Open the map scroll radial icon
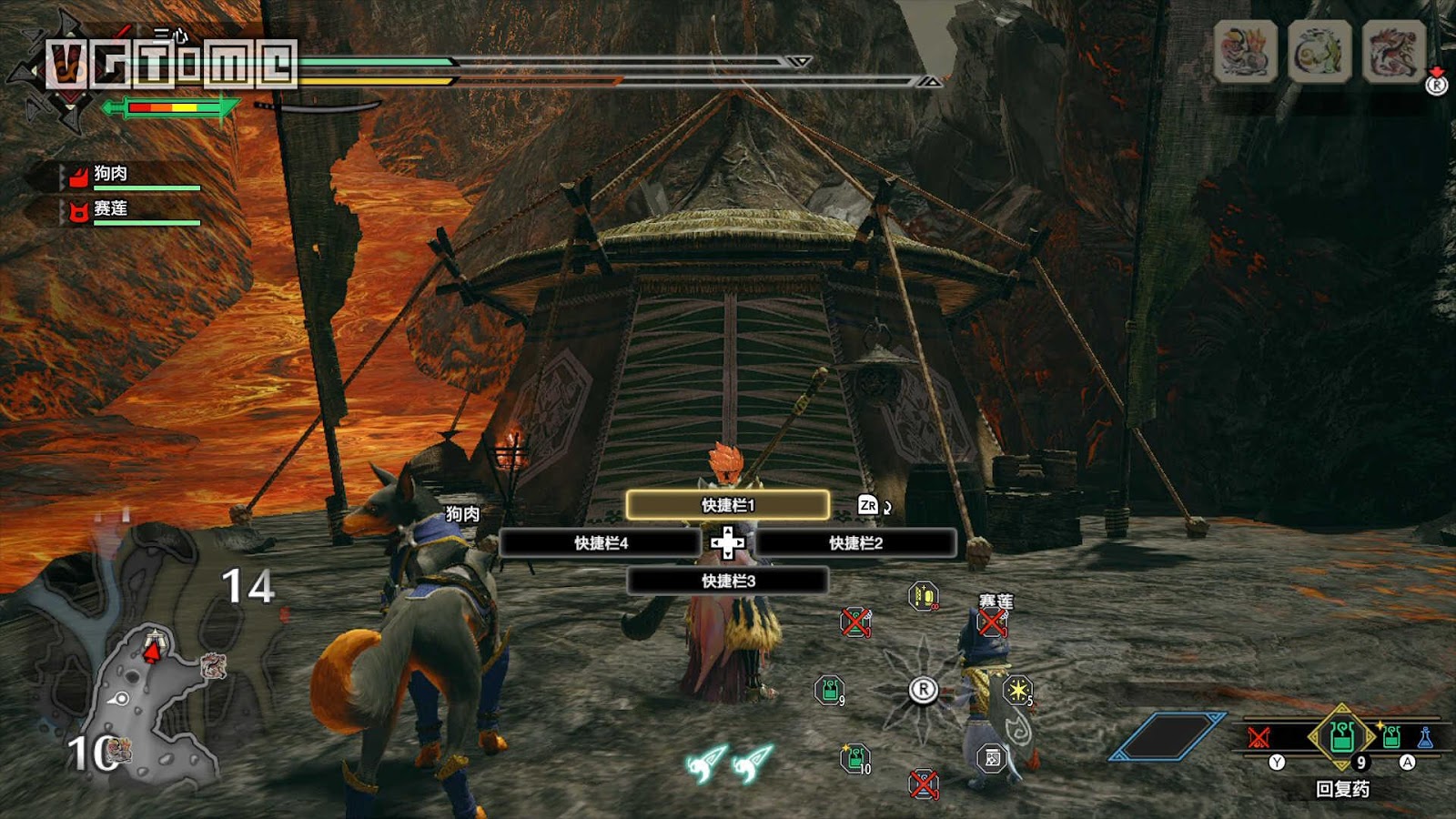Screen dimensions: 1456x819 pos(992,757)
